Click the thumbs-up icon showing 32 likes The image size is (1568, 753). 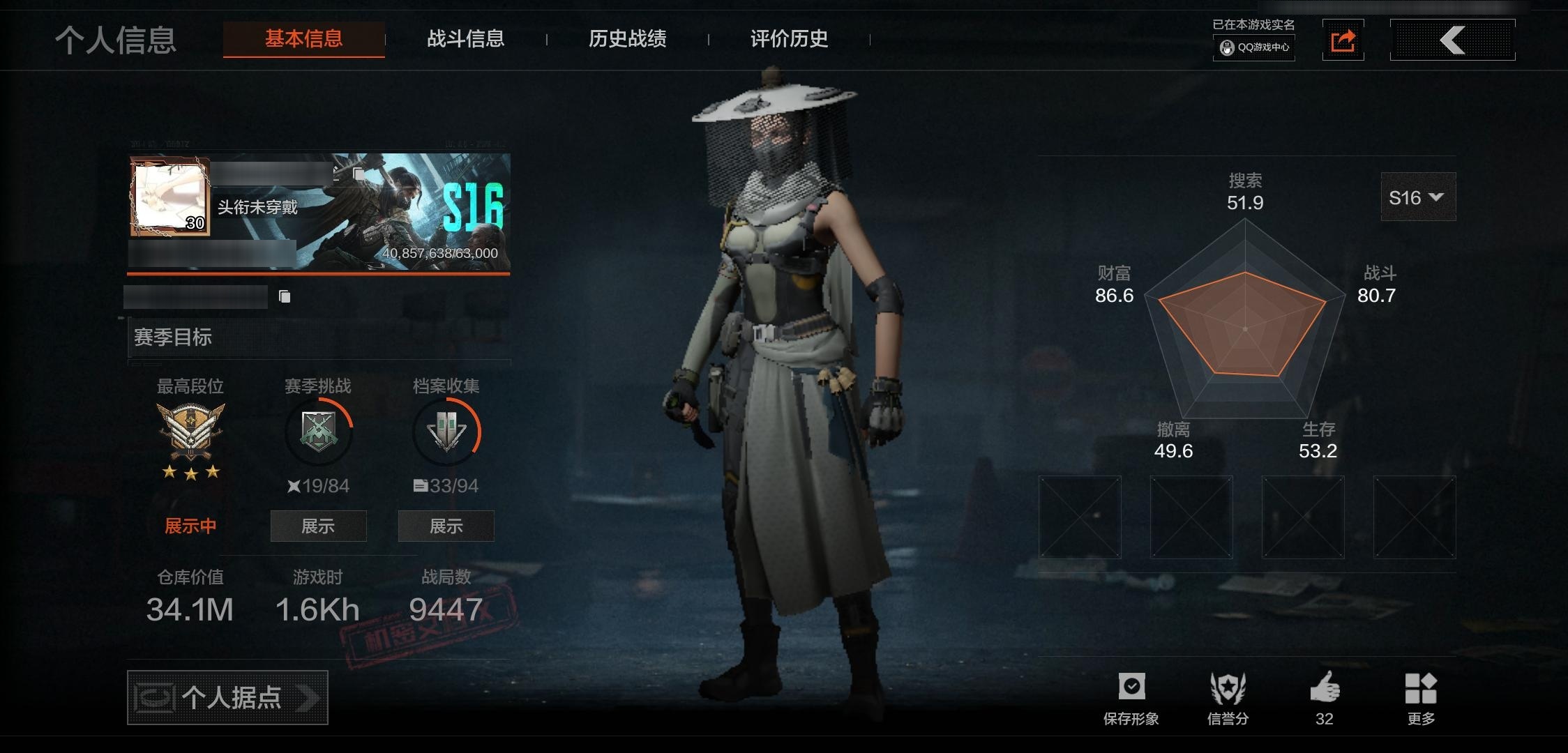pos(1324,687)
